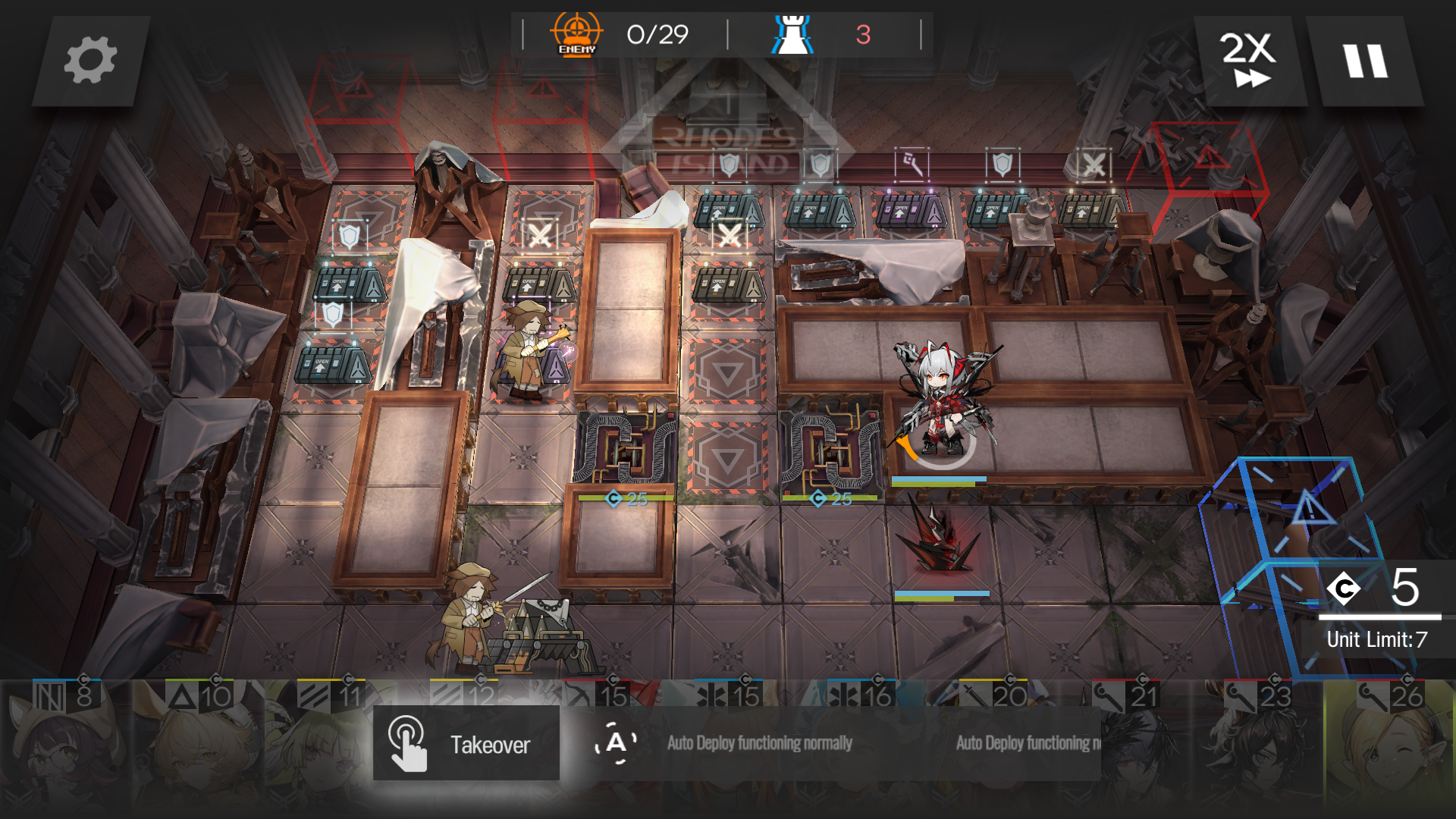This screenshot has width=1456, height=819.
Task: Pick the operator card costing 23
Action: click(1259, 747)
